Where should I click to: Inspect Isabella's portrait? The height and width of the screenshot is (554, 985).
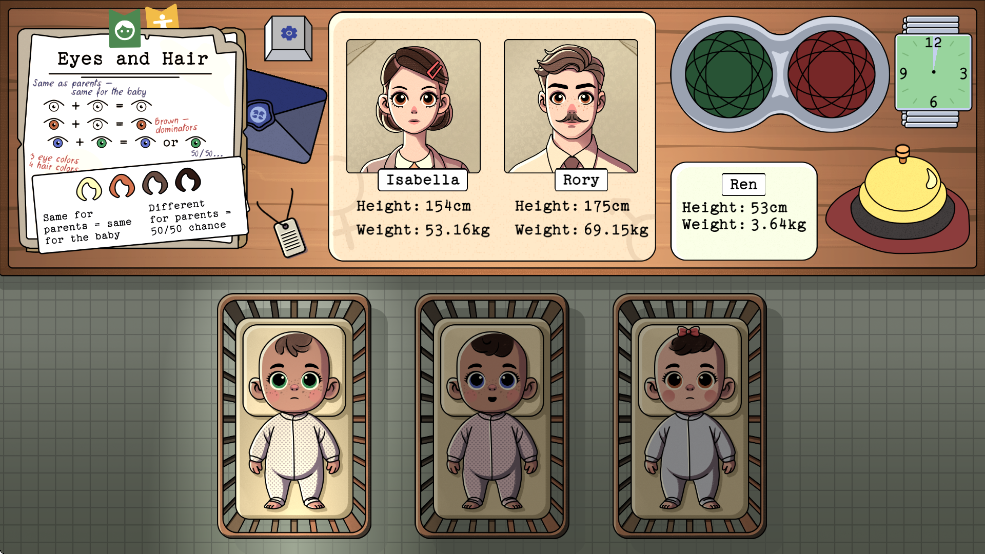(413, 106)
